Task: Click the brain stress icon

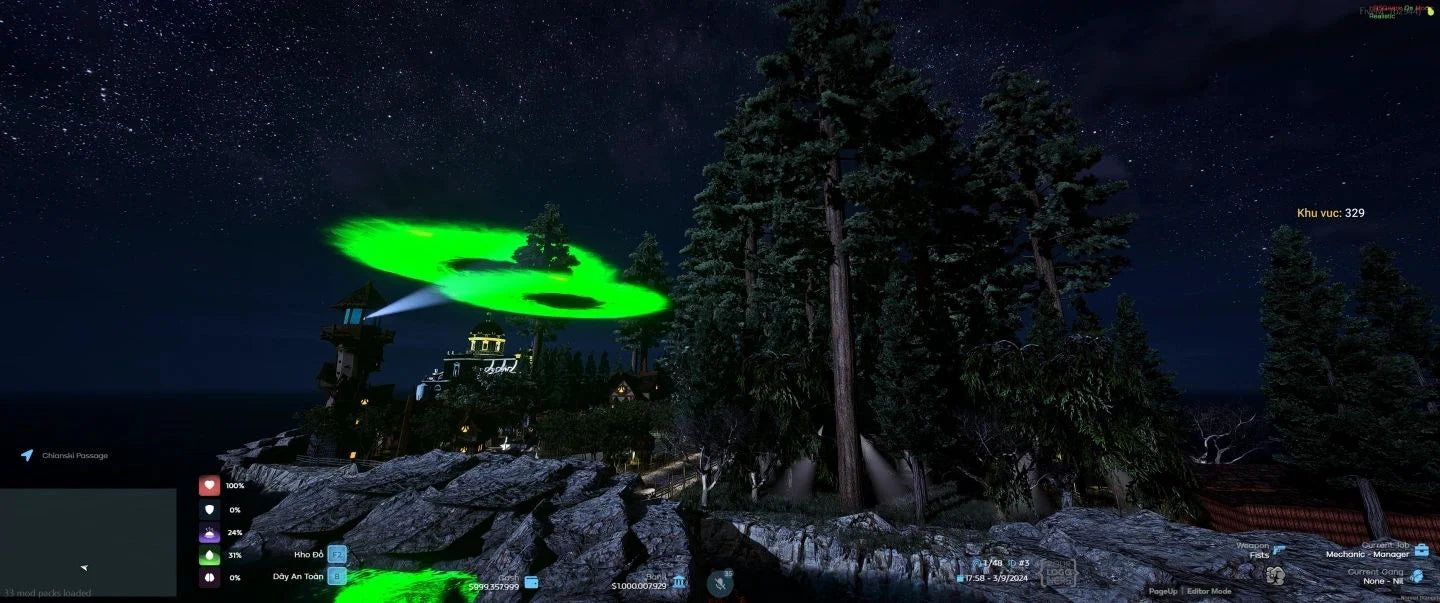Action: point(209,578)
